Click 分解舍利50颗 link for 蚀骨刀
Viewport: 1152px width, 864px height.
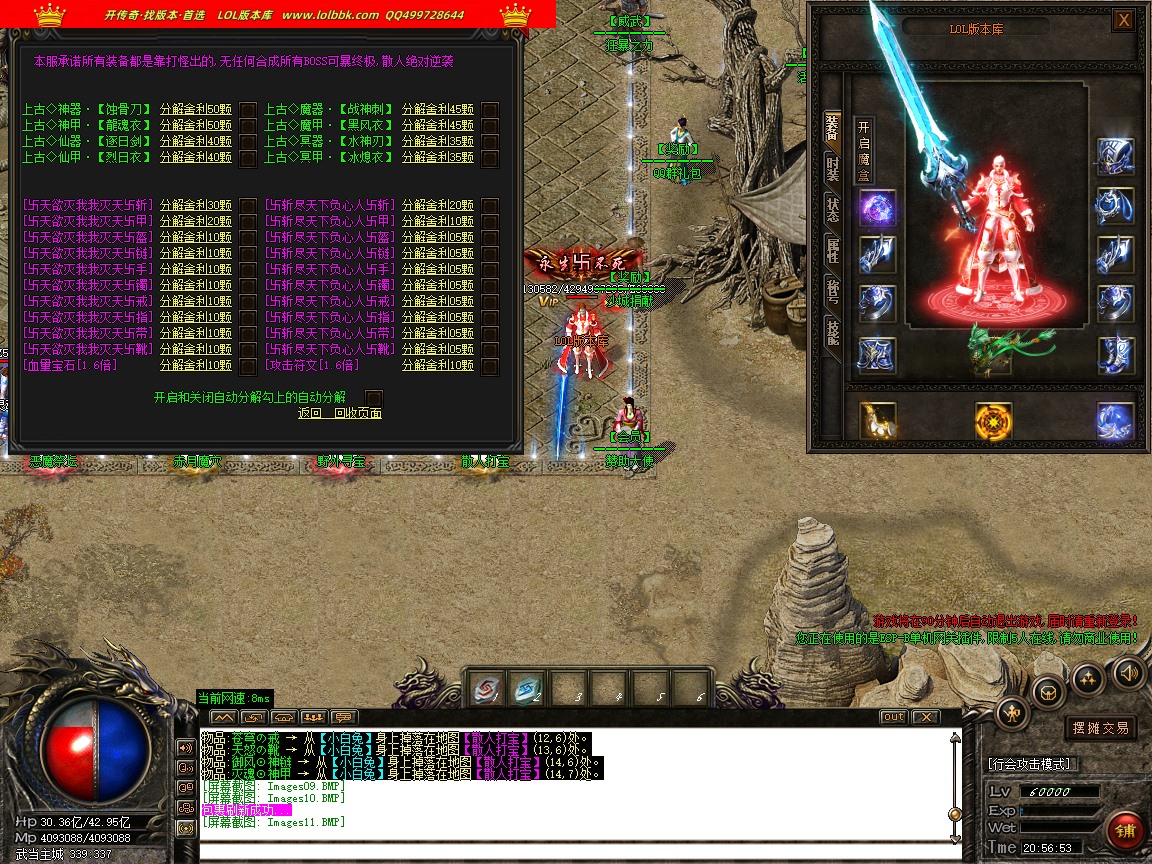[x=196, y=109]
